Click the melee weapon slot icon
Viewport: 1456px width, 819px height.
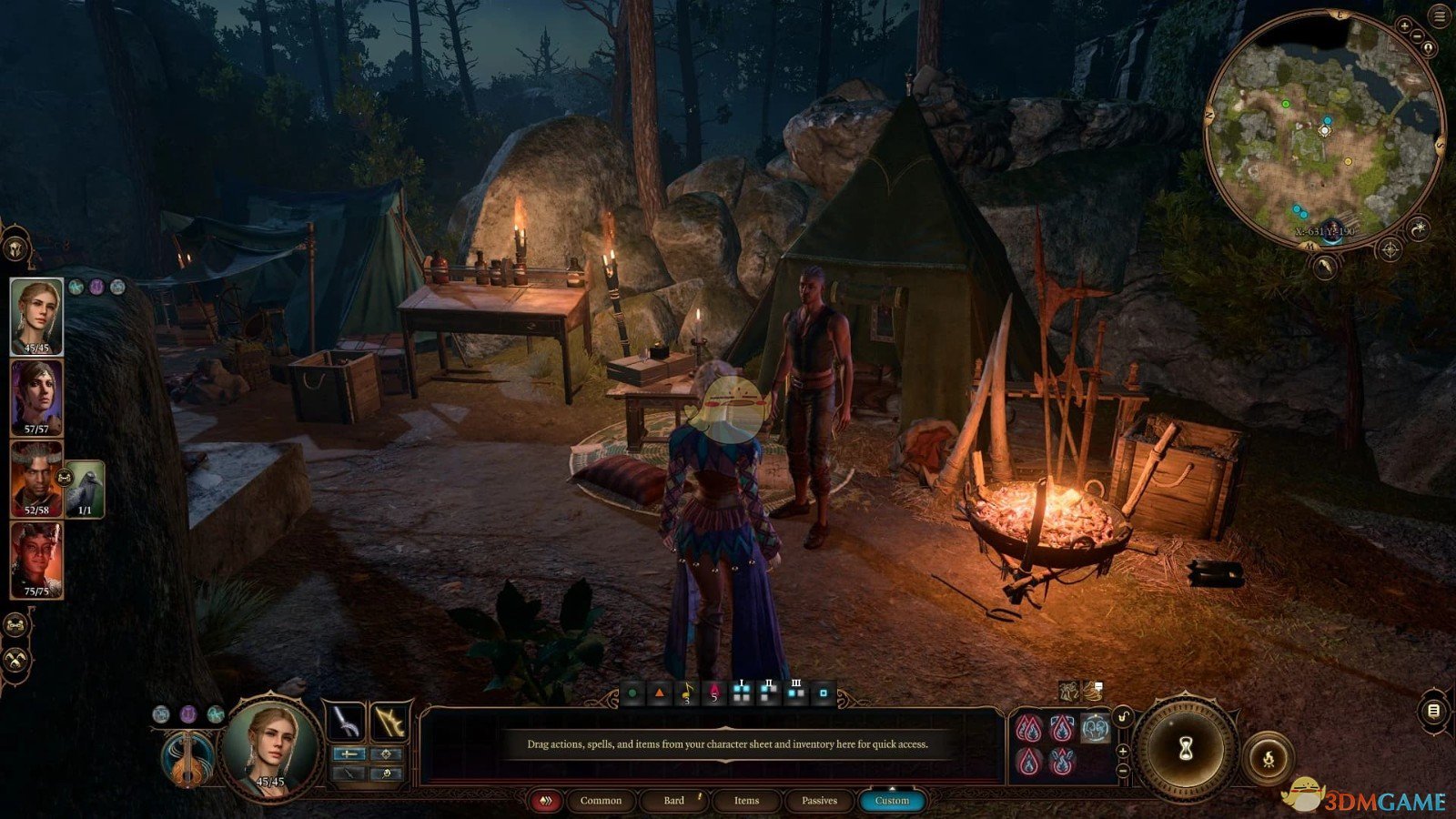click(347, 723)
